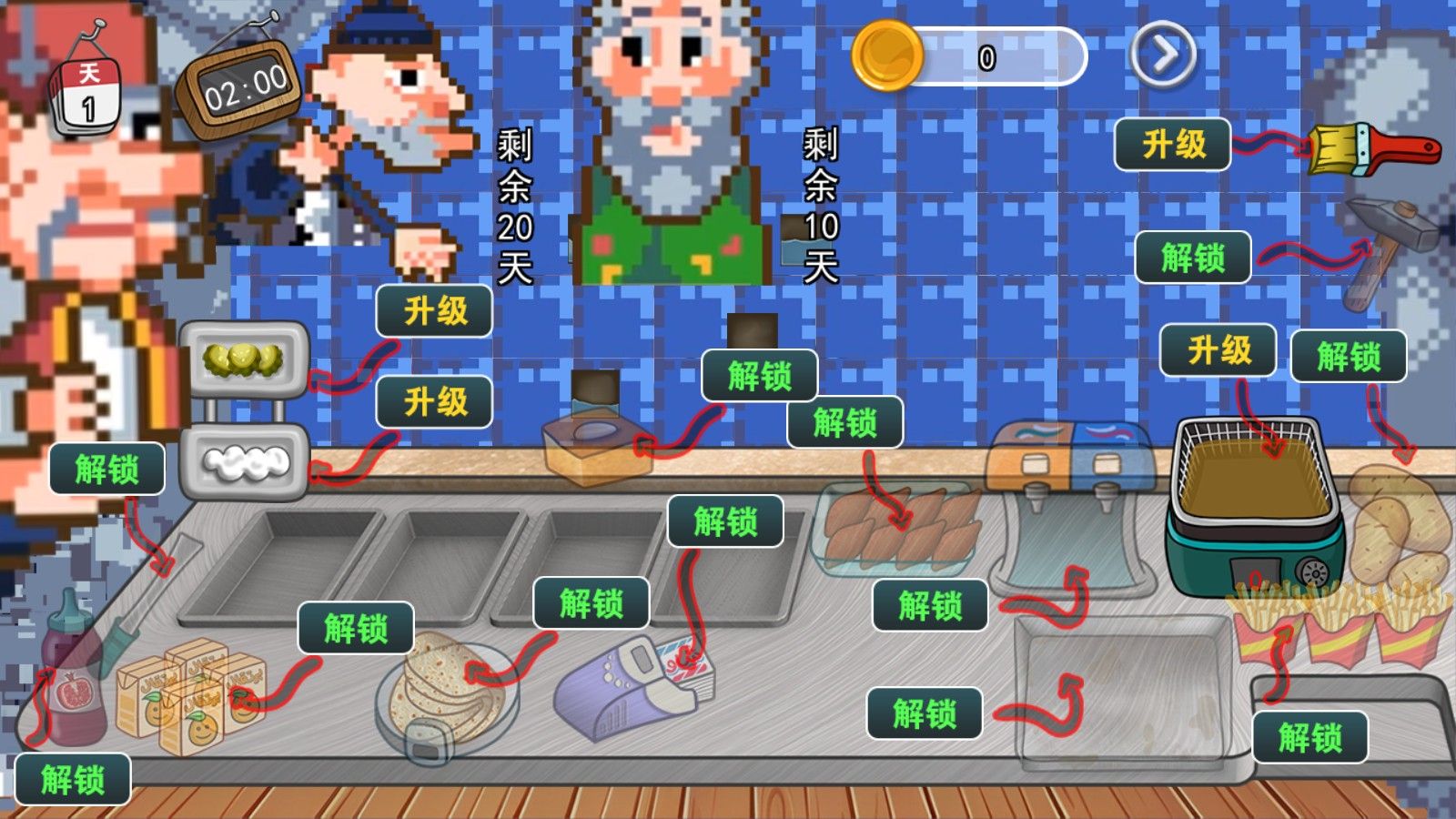Image resolution: width=1456 pixels, height=819 pixels.
Task: Unlock the wrapping paper dispenser
Action: pyautogui.click(x=725, y=521)
